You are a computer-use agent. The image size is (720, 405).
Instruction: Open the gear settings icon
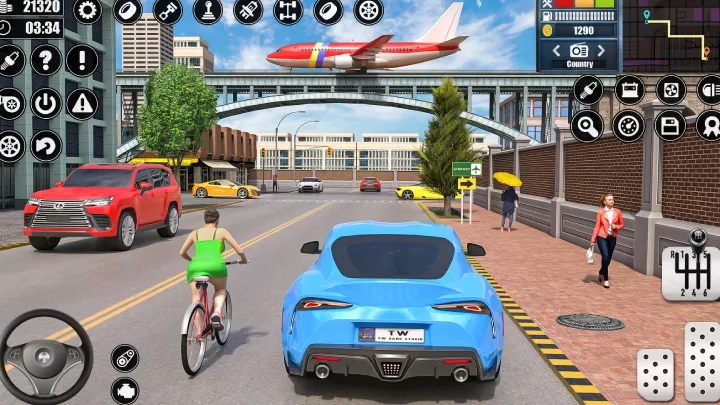click(87, 12)
